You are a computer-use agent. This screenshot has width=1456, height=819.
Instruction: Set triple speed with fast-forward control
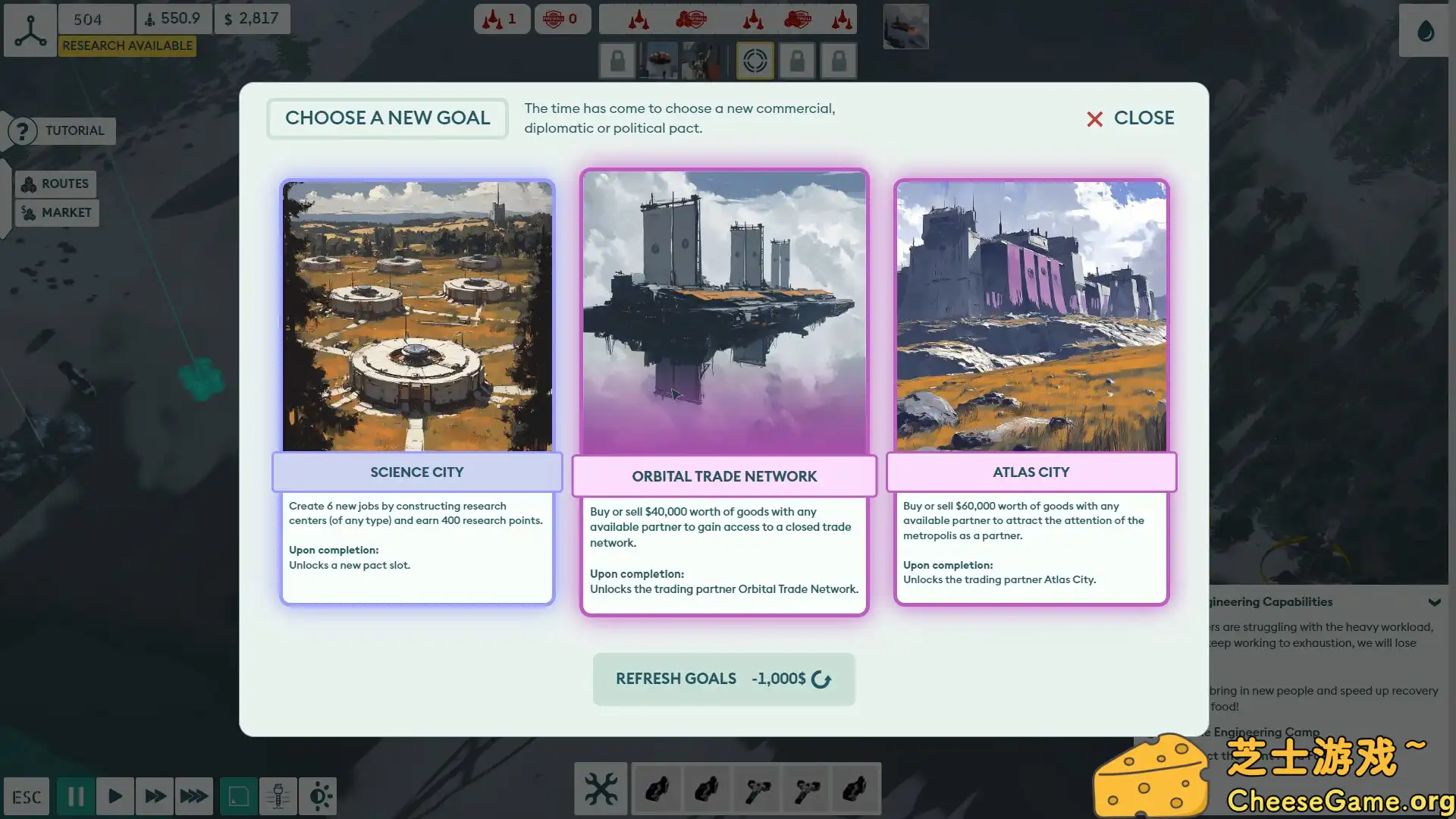(x=194, y=796)
